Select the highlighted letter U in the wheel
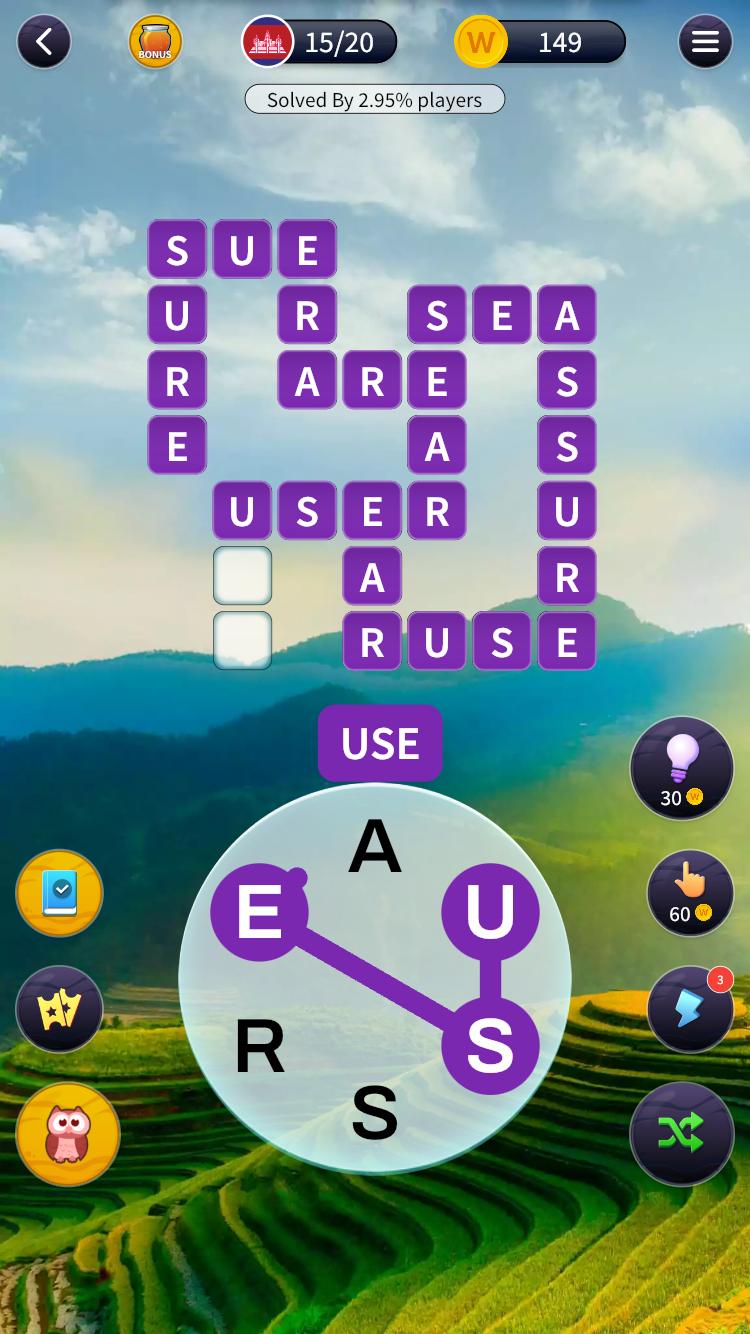Viewport: 750px width, 1334px height. (x=490, y=912)
